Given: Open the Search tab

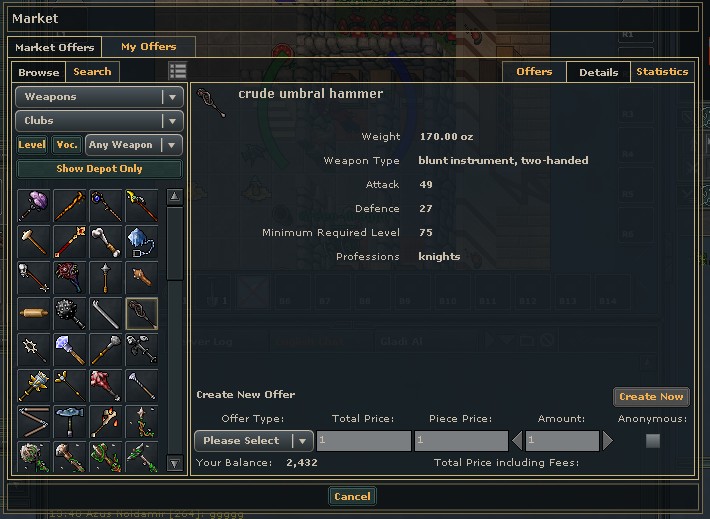Looking at the screenshot, I should click(x=92, y=72).
